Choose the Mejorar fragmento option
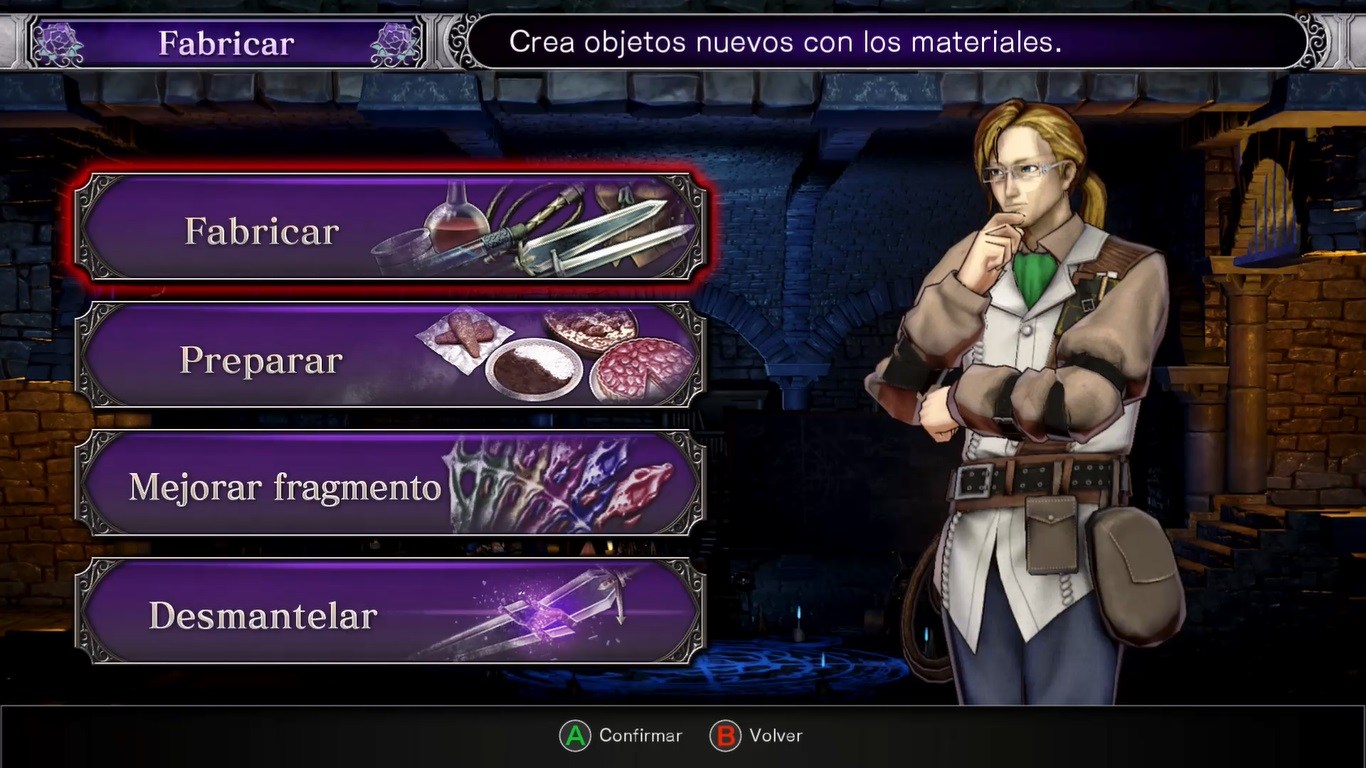The width and height of the screenshot is (1366, 768). tap(390, 485)
